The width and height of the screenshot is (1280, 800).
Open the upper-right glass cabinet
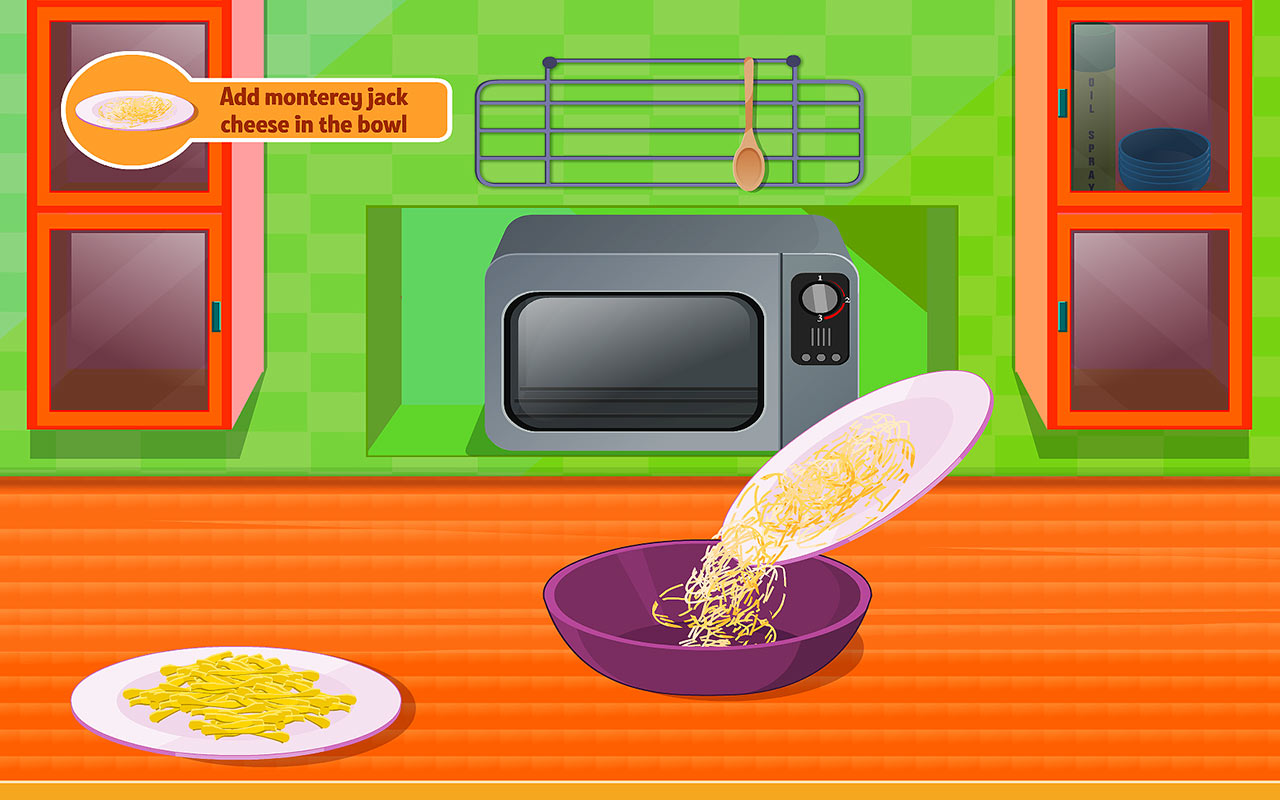tap(1150, 105)
